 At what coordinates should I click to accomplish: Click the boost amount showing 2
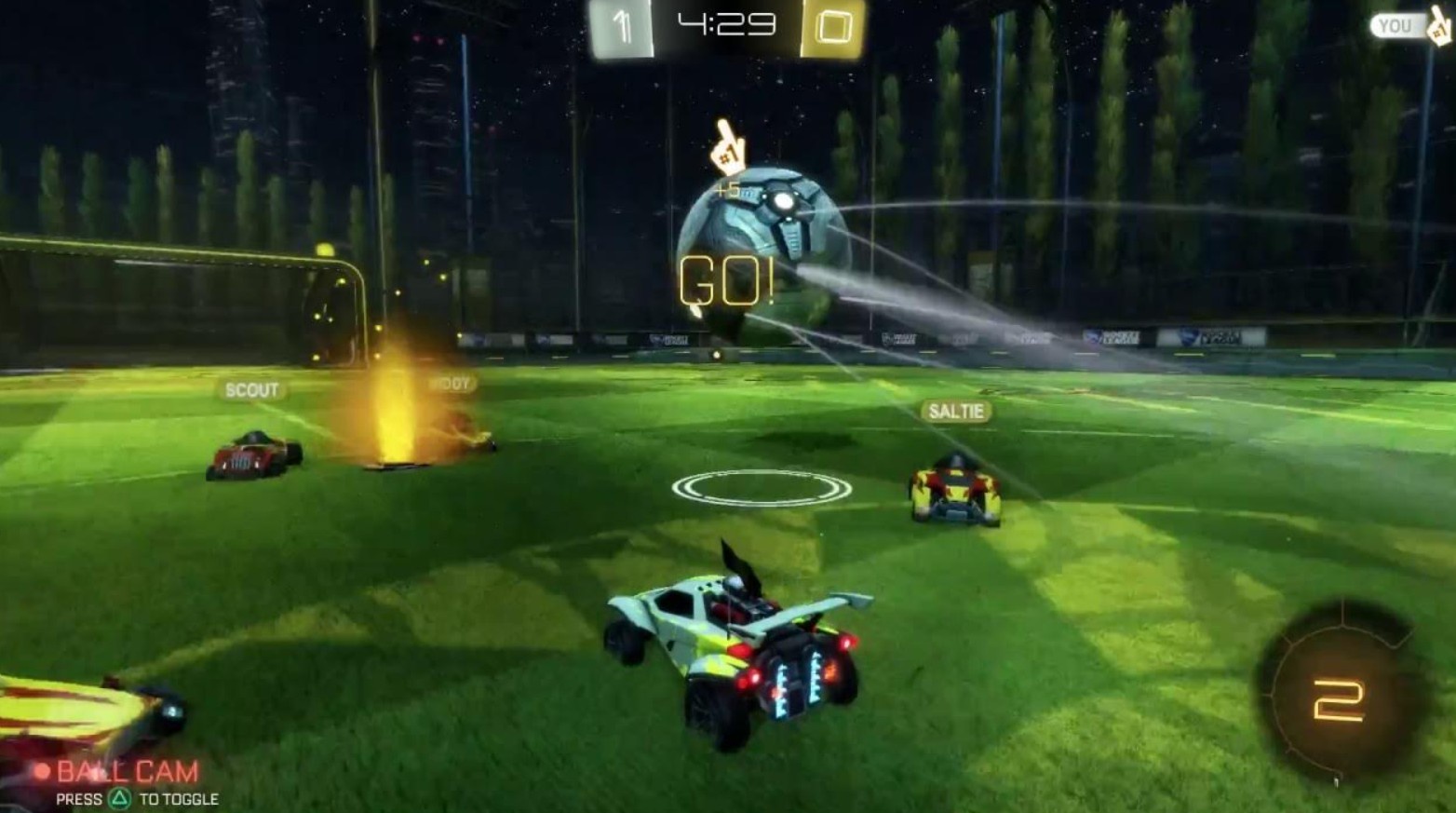1338,699
